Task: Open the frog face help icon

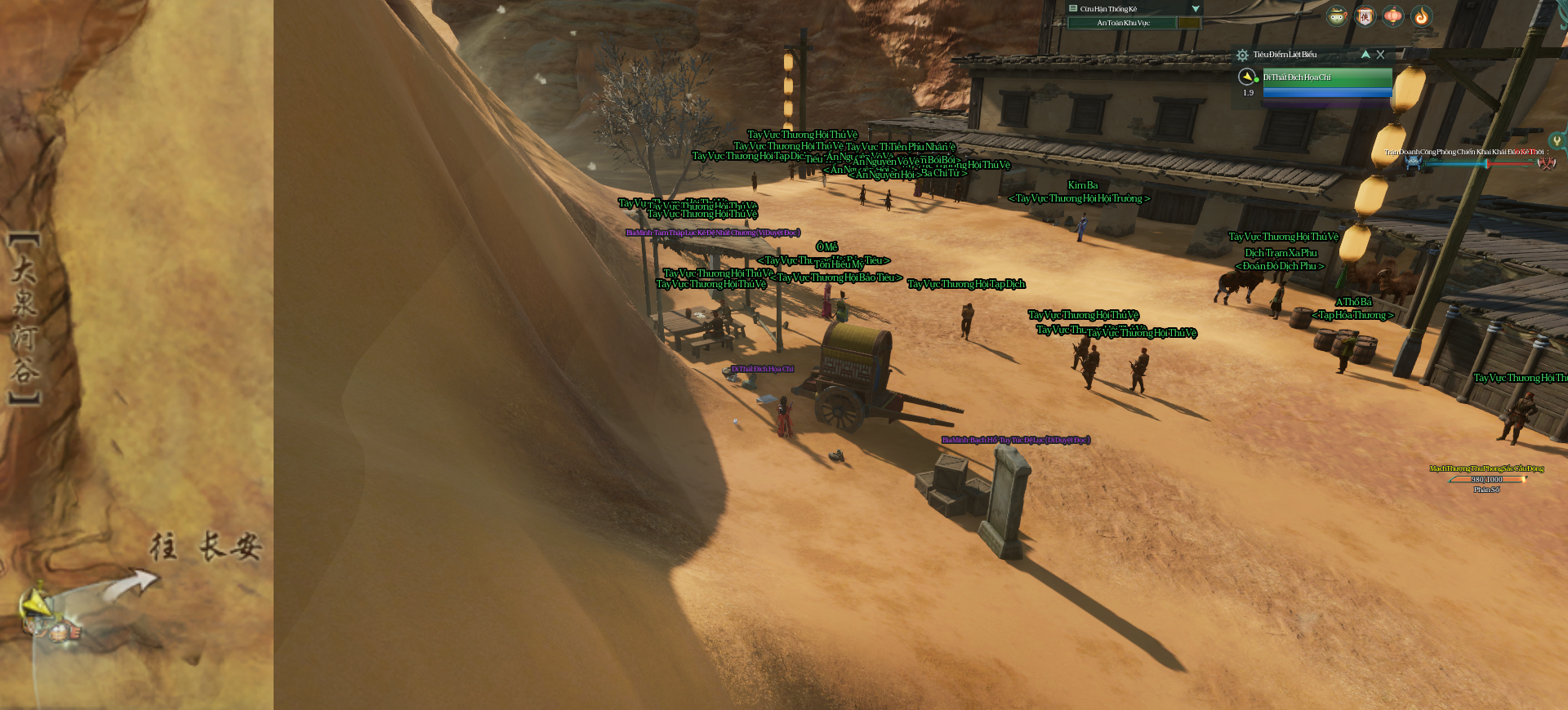Action: point(1336,16)
